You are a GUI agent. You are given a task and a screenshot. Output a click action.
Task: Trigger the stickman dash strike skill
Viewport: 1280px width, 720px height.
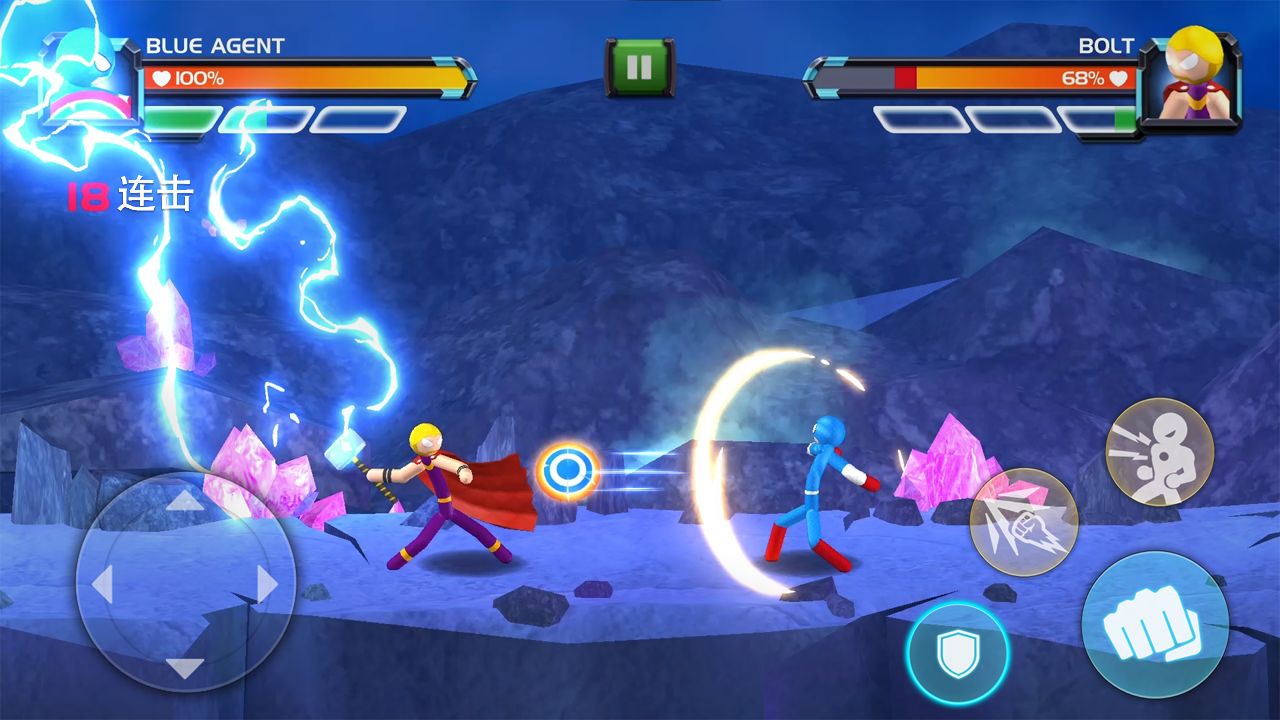[x=1159, y=451]
